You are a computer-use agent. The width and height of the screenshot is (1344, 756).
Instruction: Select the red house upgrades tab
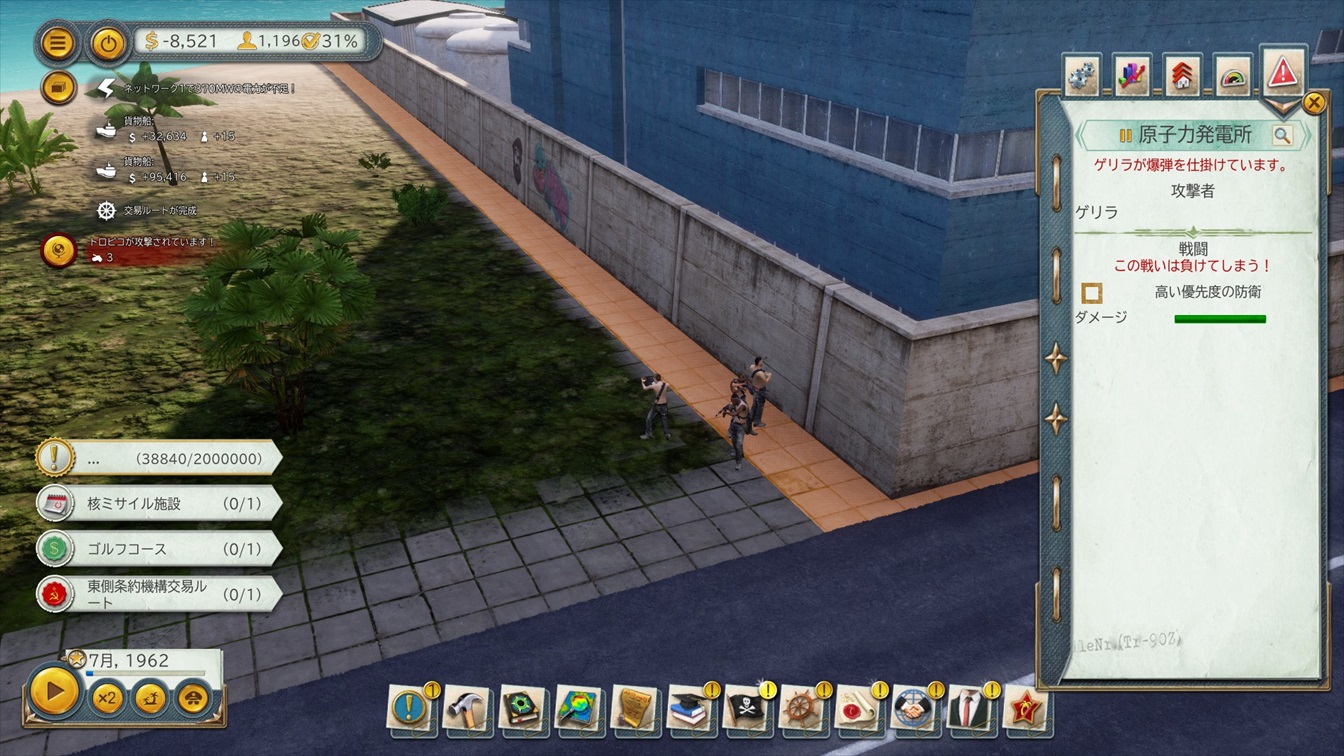pyautogui.click(x=1183, y=76)
